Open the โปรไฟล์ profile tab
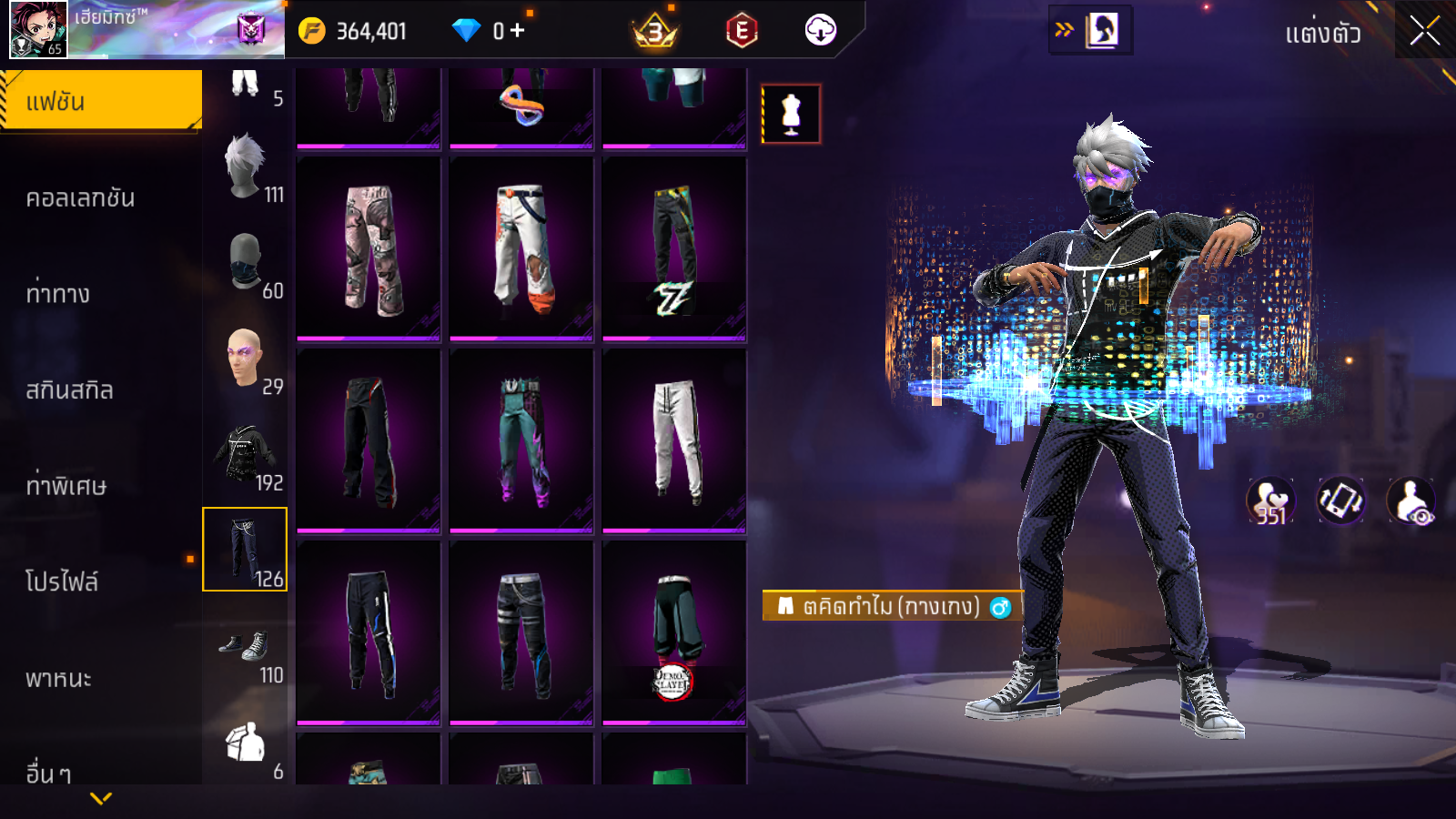This screenshot has height=819, width=1456. tap(62, 581)
